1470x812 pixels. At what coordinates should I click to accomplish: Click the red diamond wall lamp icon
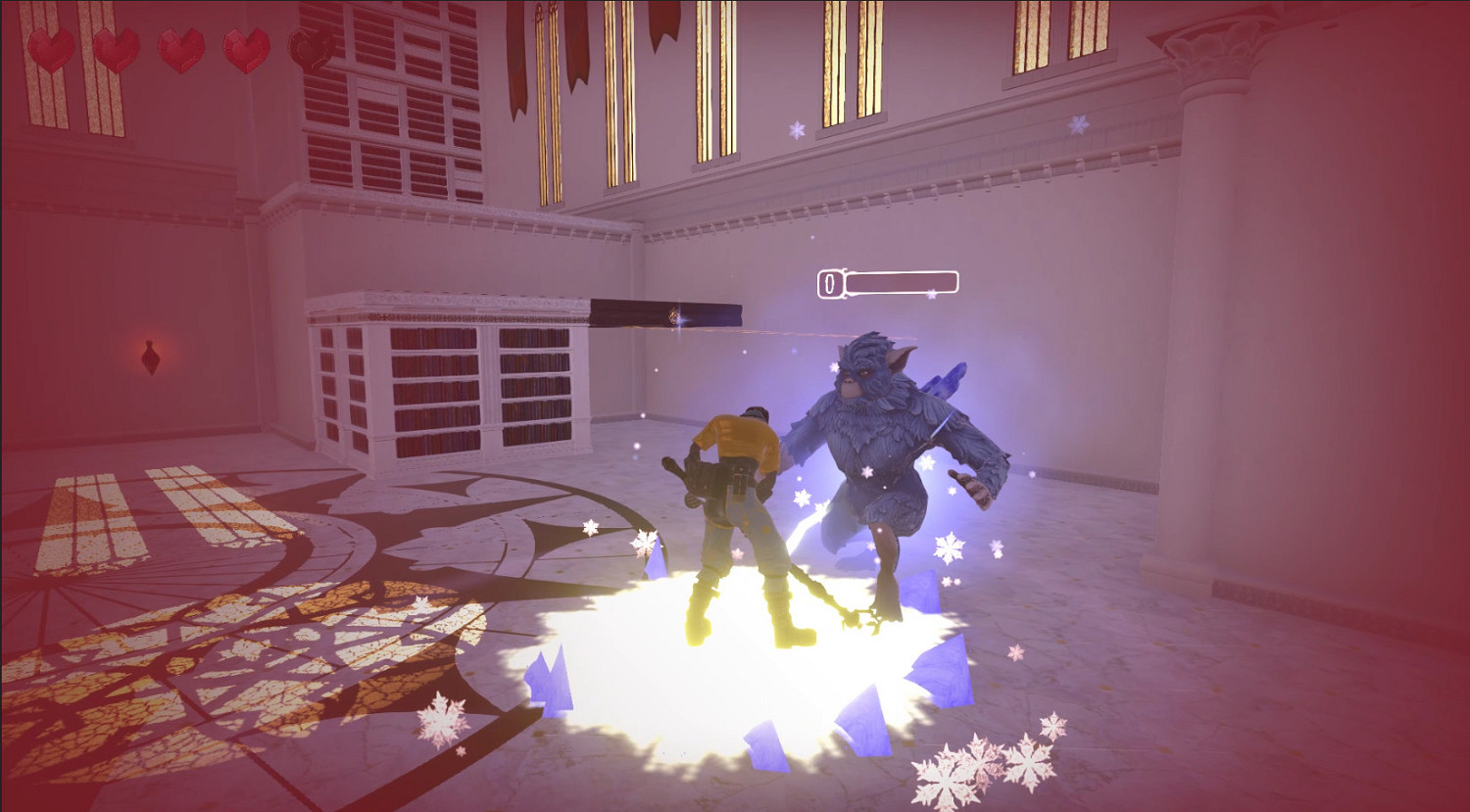152,358
